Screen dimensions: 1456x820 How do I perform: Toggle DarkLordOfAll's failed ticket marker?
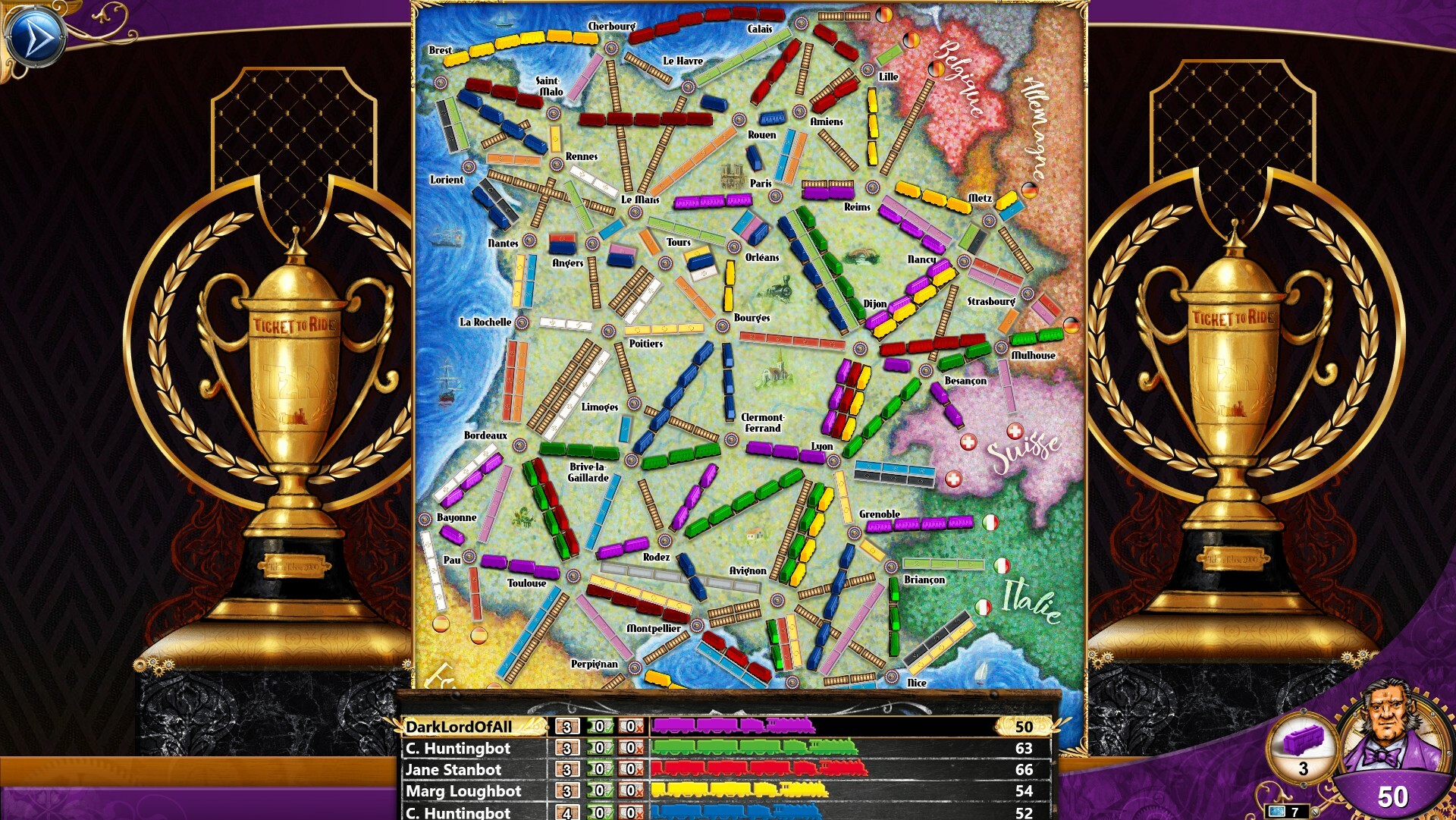coord(630,727)
